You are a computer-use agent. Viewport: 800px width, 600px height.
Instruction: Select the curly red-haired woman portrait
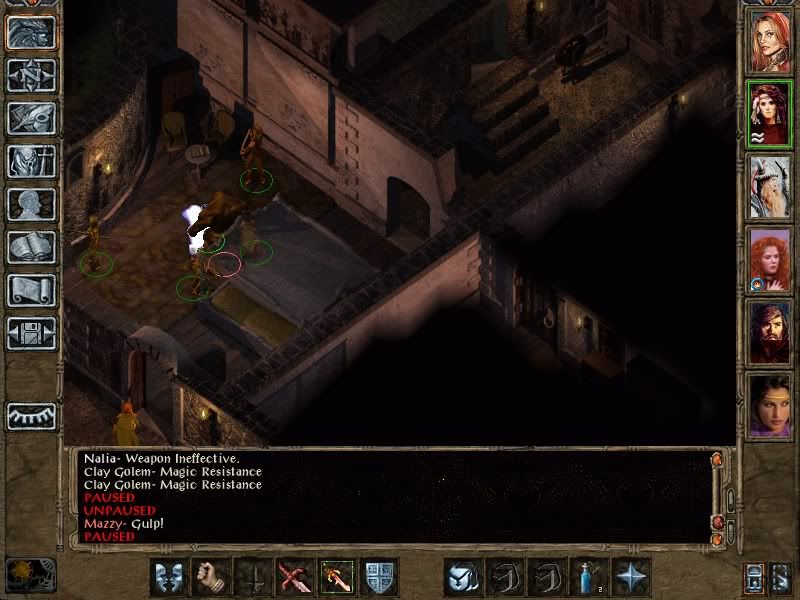pyautogui.click(x=771, y=259)
